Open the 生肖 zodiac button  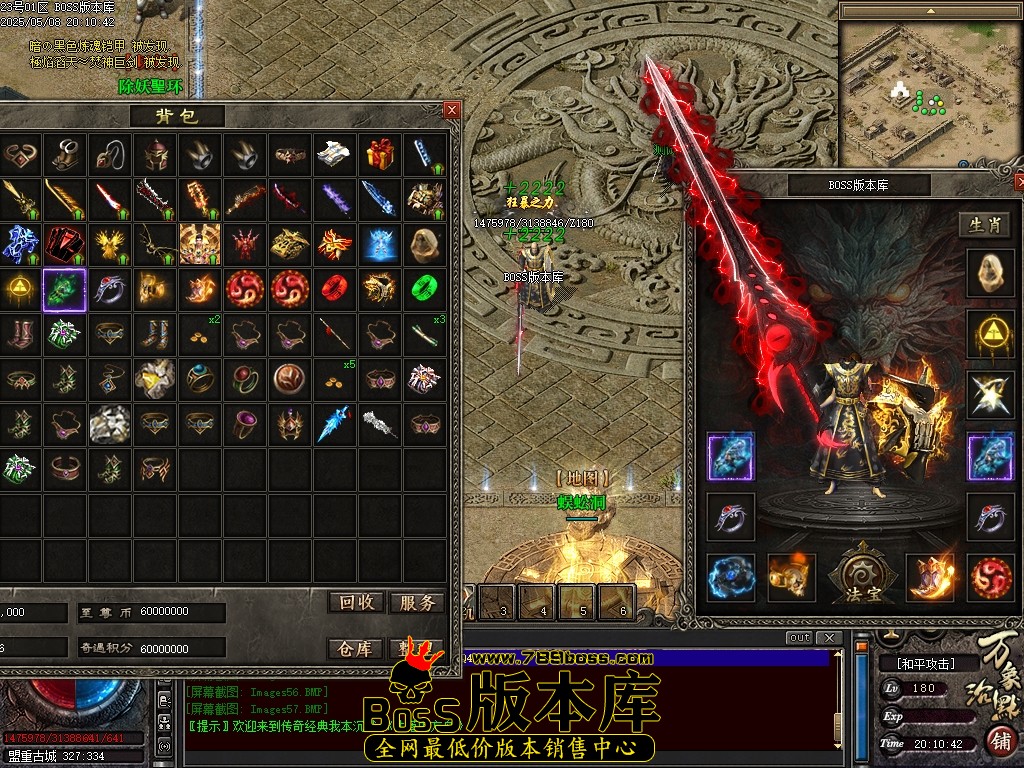[x=984, y=225]
